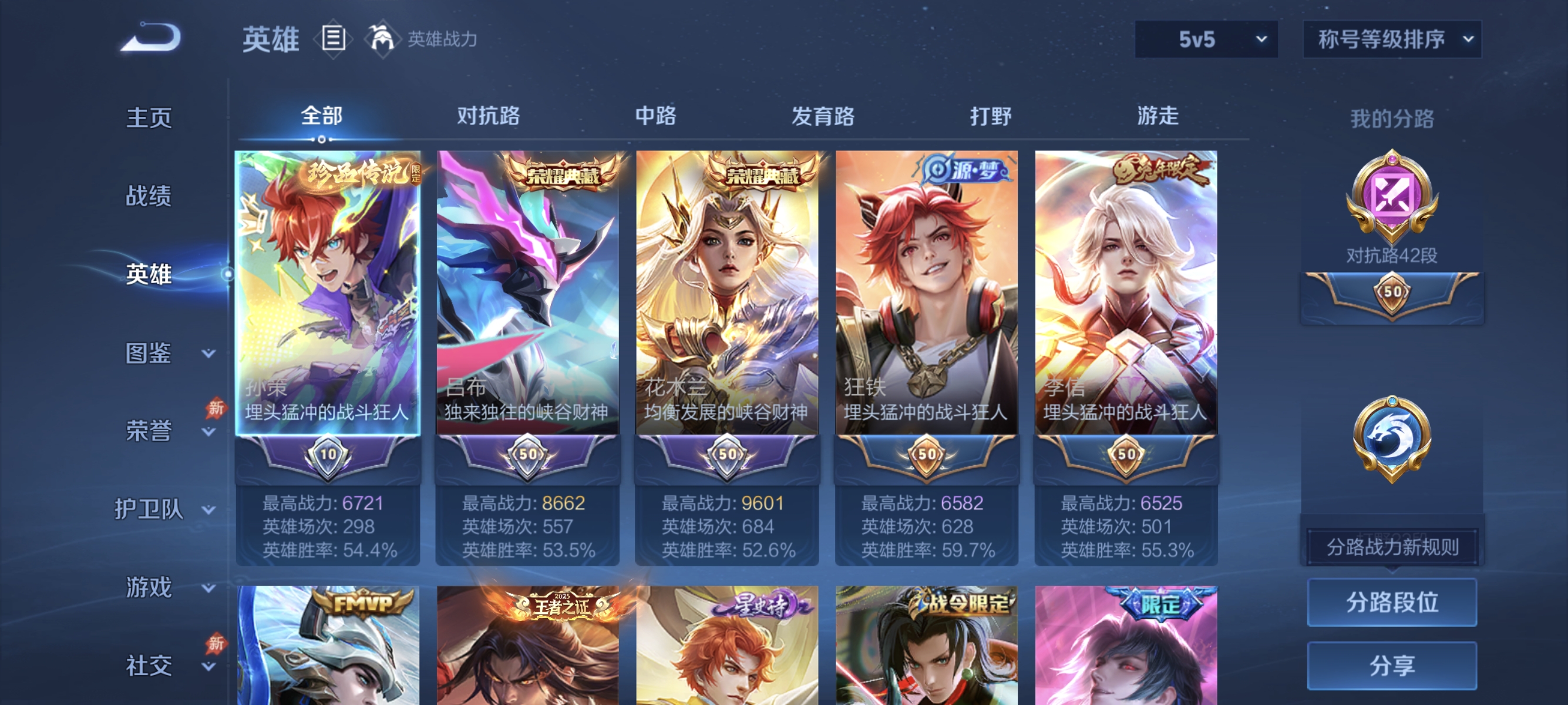
Task: Click the 分享 share button
Action: (x=1392, y=666)
